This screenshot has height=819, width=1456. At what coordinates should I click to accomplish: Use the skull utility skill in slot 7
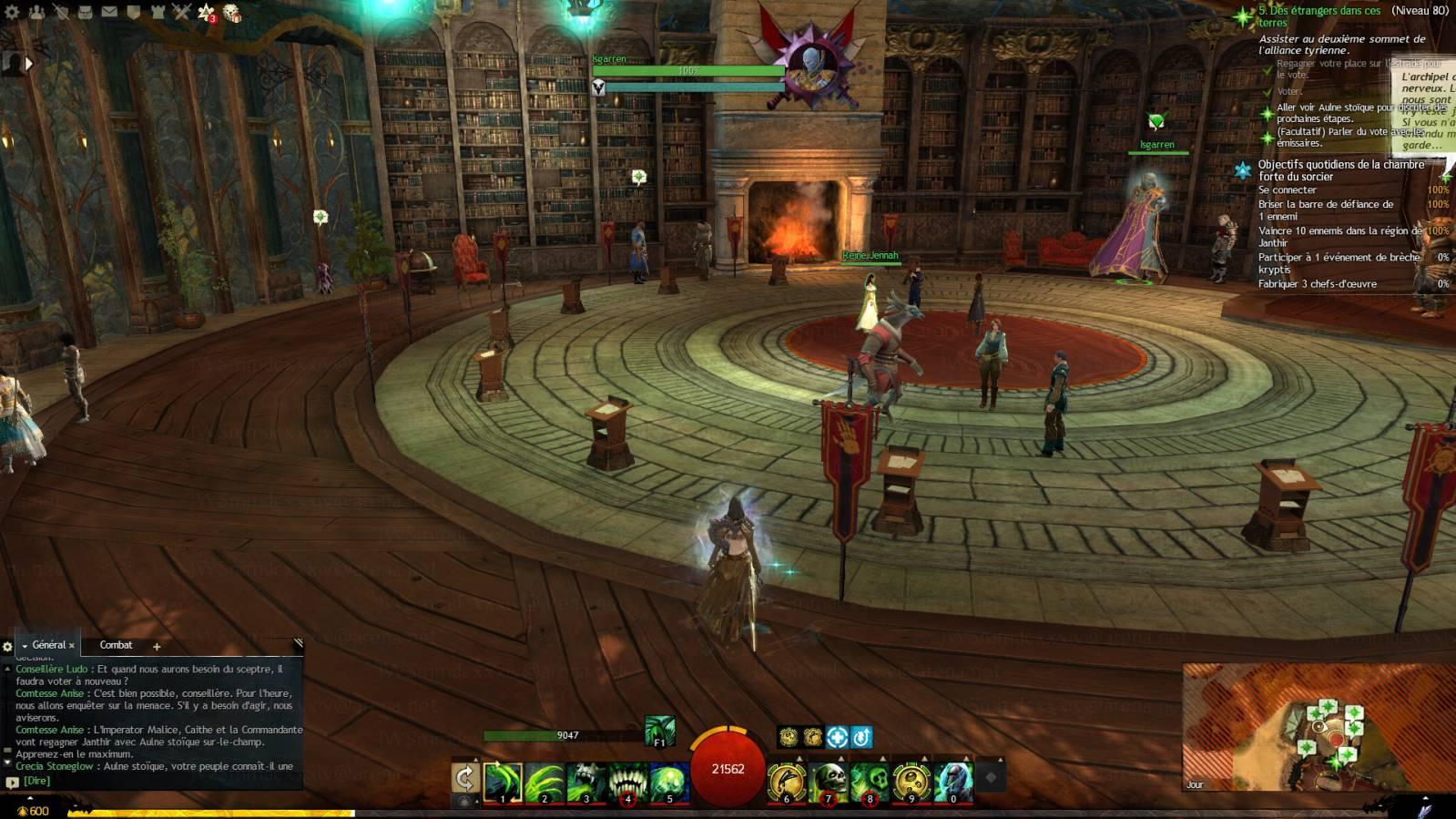point(829,783)
